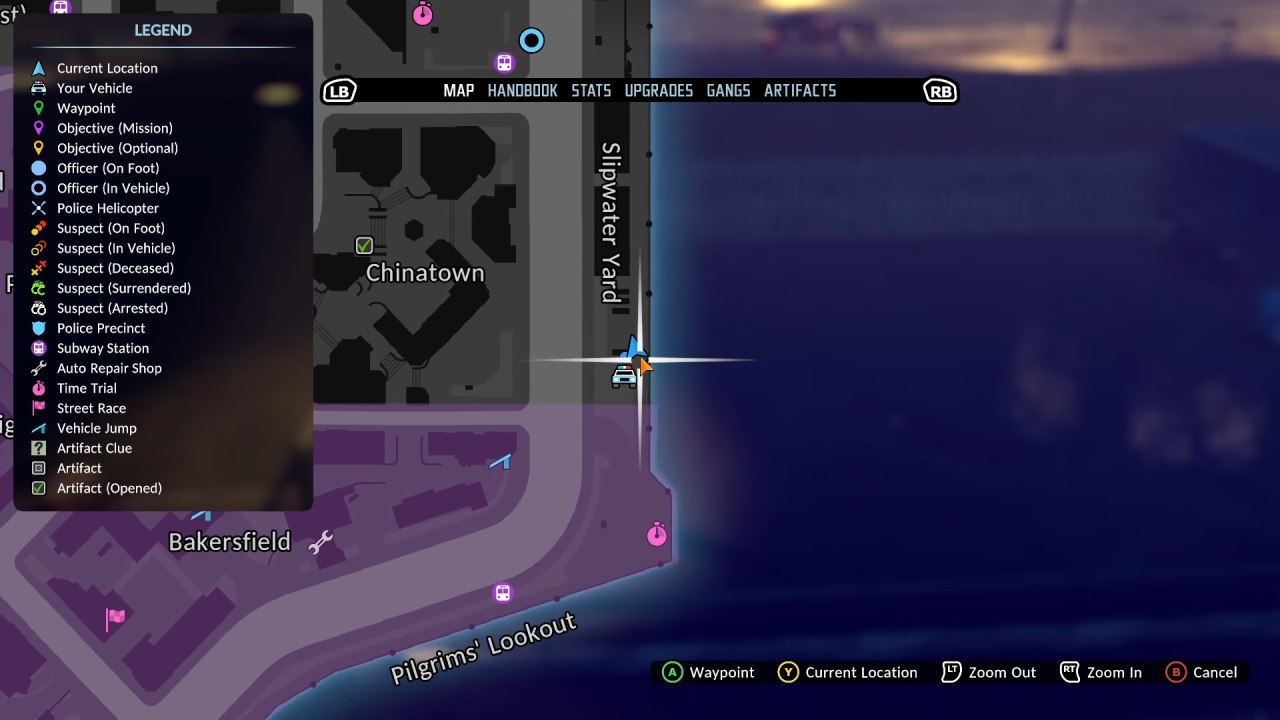The width and height of the screenshot is (1280, 720).
Task: Click the Subway Station legend entry
Action: (x=102, y=348)
